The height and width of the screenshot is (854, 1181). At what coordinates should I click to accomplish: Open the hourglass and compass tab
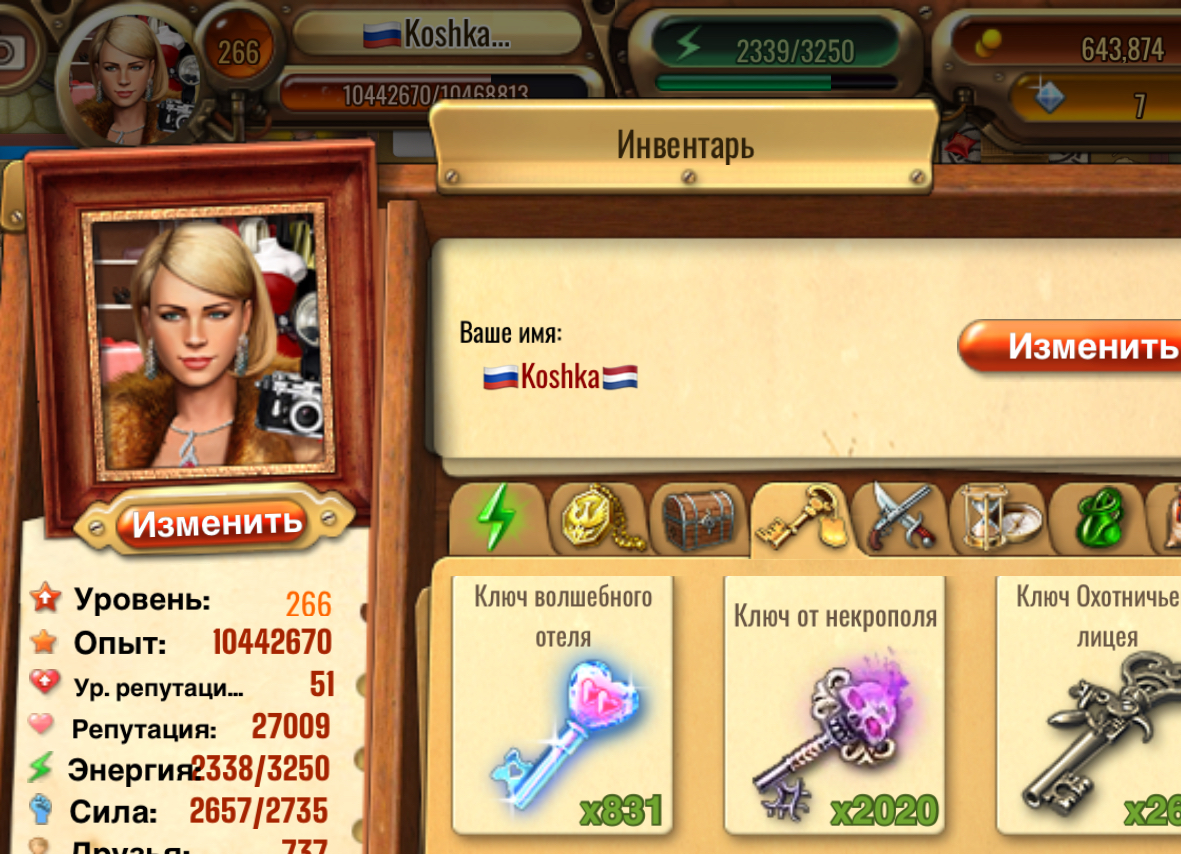(1000, 518)
